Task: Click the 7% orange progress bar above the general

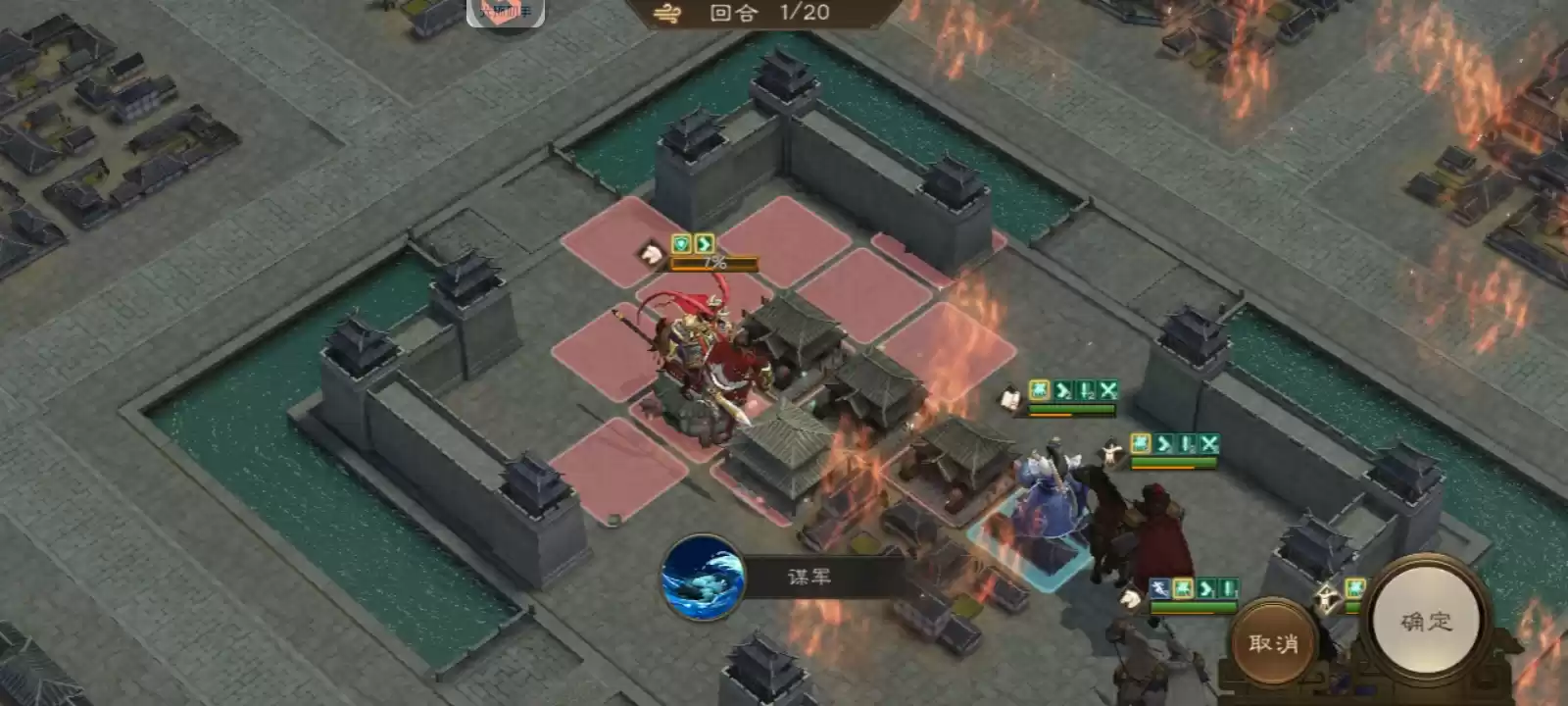Action: click(713, 263)
